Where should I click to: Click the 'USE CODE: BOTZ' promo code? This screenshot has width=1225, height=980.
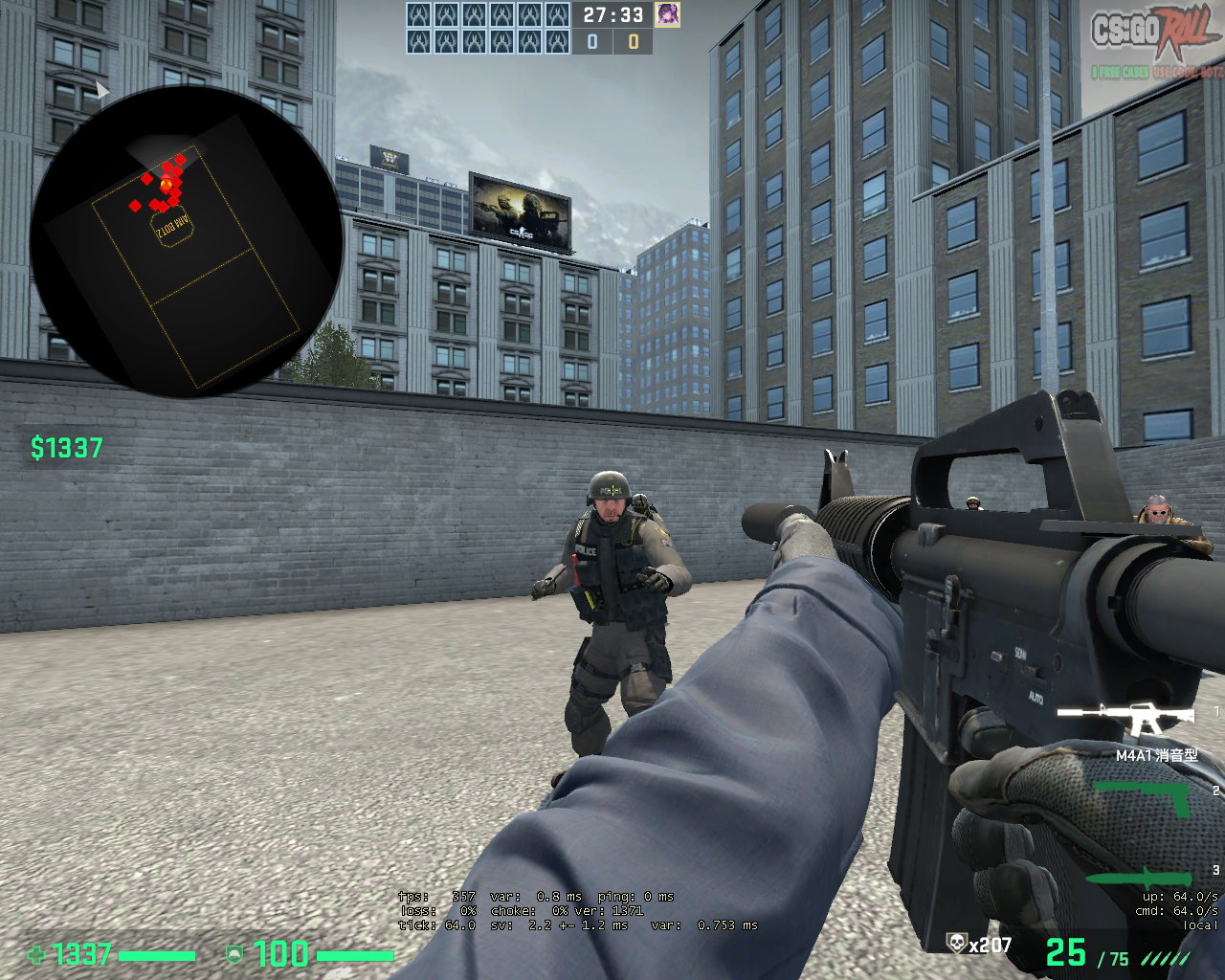[1187, 73]
